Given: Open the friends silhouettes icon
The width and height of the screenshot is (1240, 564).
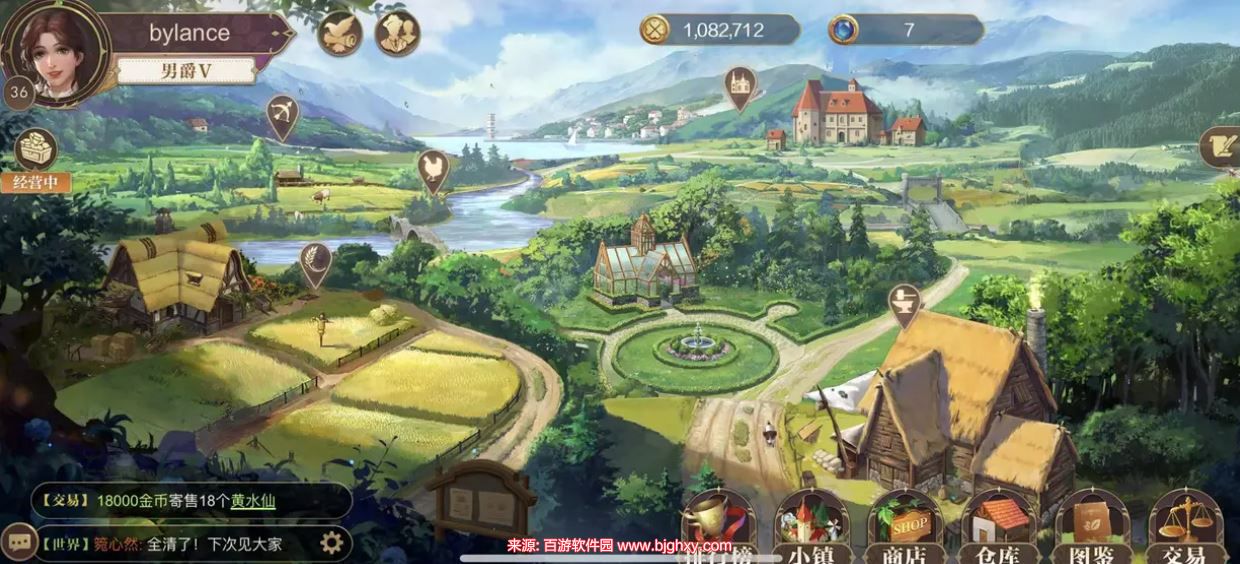Looking at the screenshot, I should click(x=397, y=33).
